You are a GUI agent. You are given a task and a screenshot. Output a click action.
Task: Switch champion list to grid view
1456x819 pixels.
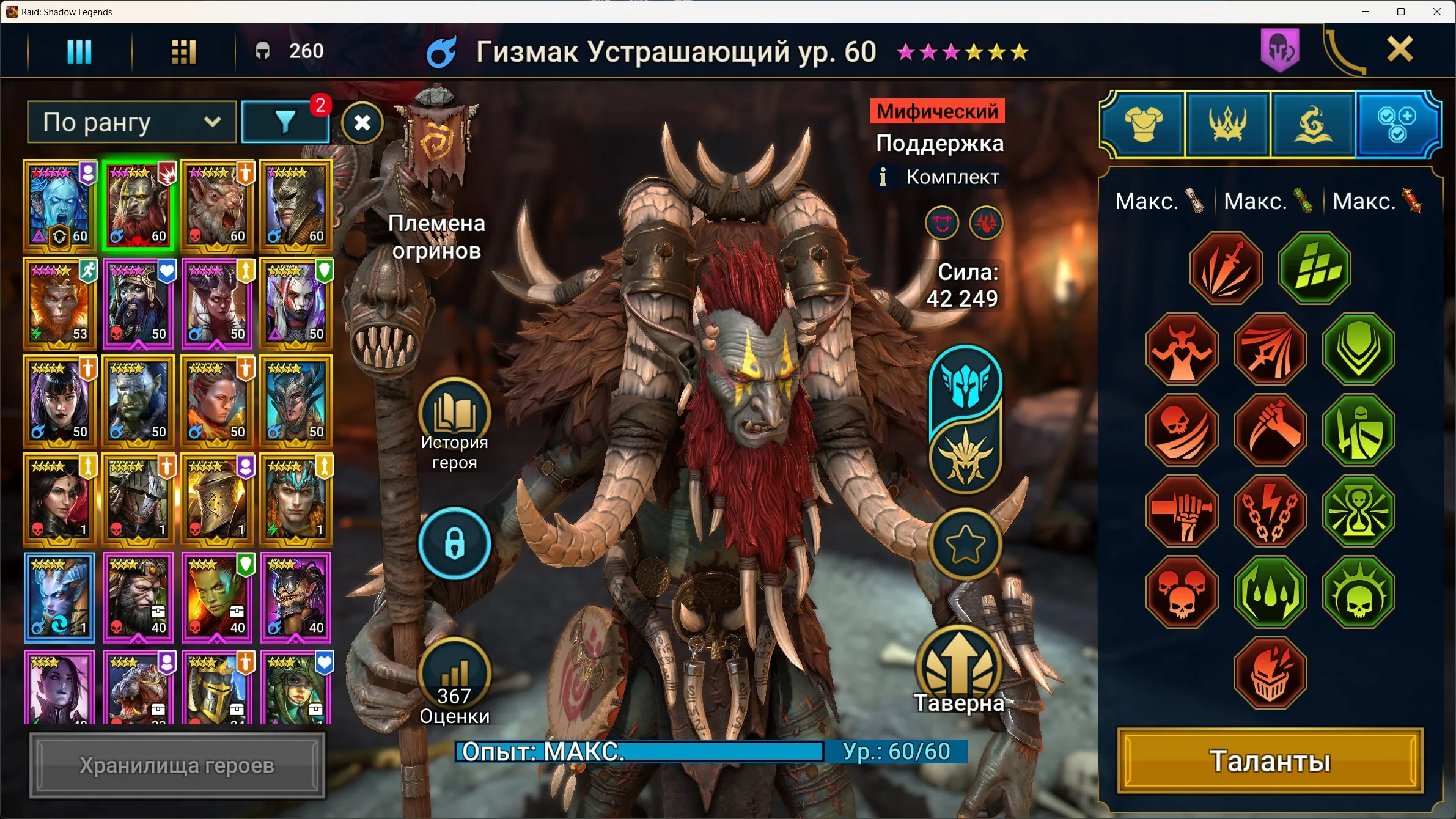(x=183, y=51)
